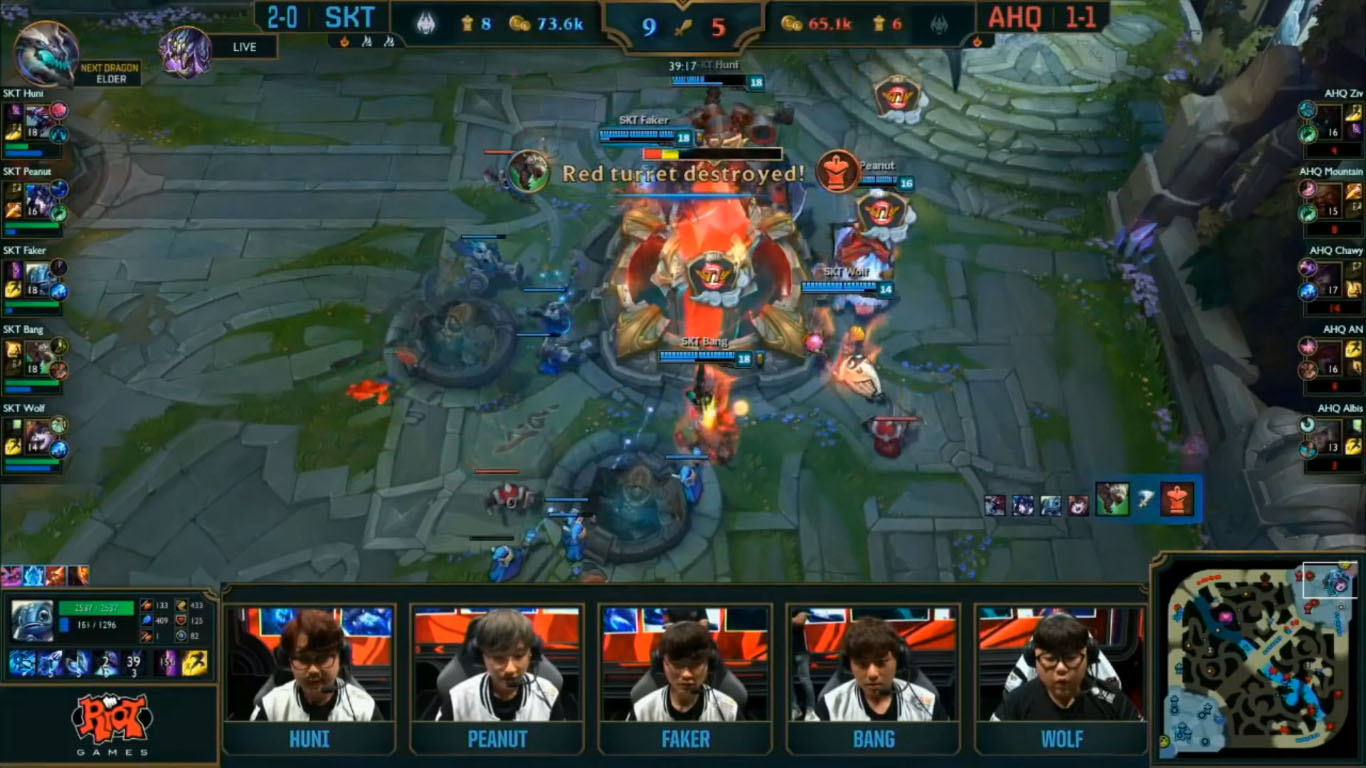Click the Next Dragon Elder icon
The image size is (1366, 768).
pos(46,53)
